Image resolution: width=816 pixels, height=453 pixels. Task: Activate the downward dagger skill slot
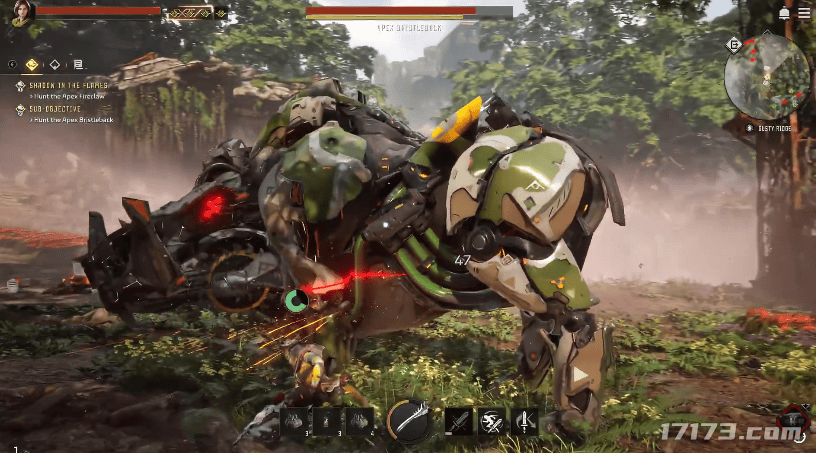click(525, 422)
